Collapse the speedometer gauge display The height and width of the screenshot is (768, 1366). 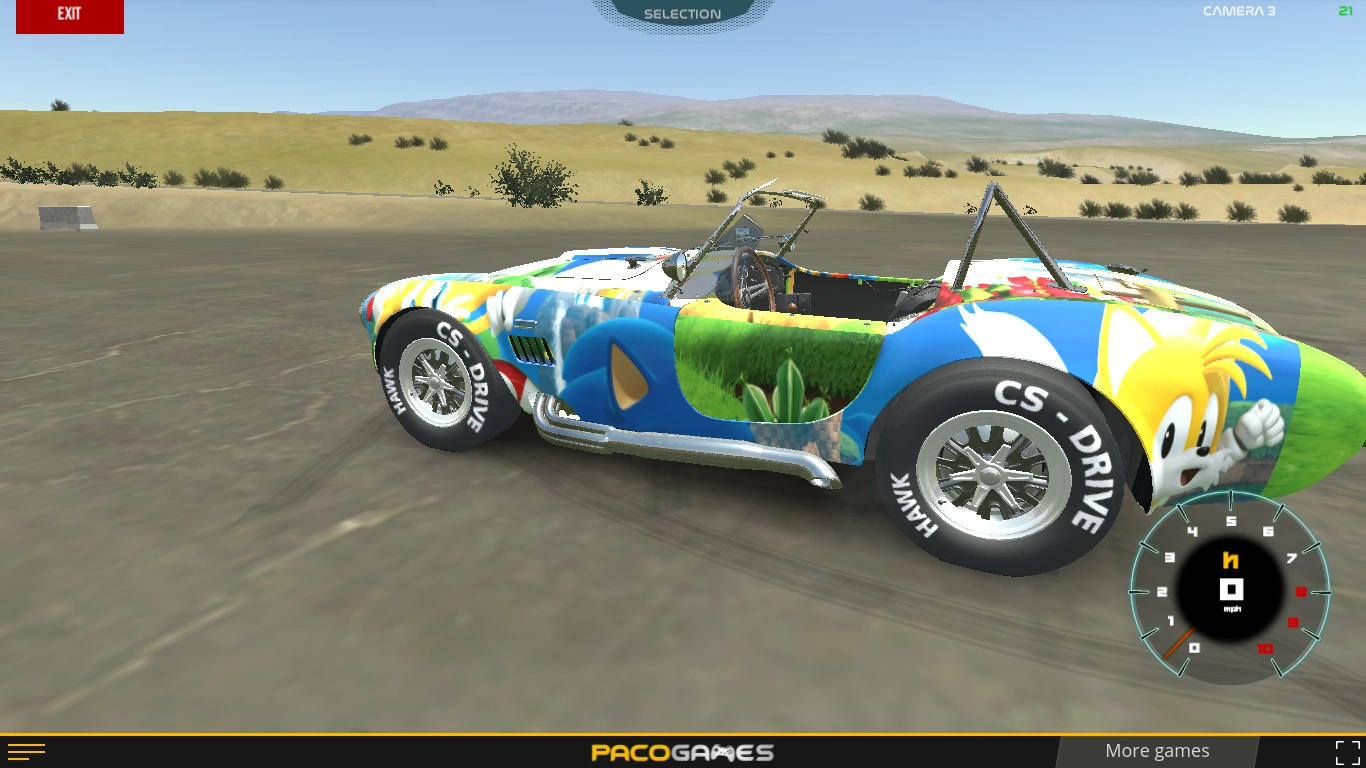(1230, 590)
